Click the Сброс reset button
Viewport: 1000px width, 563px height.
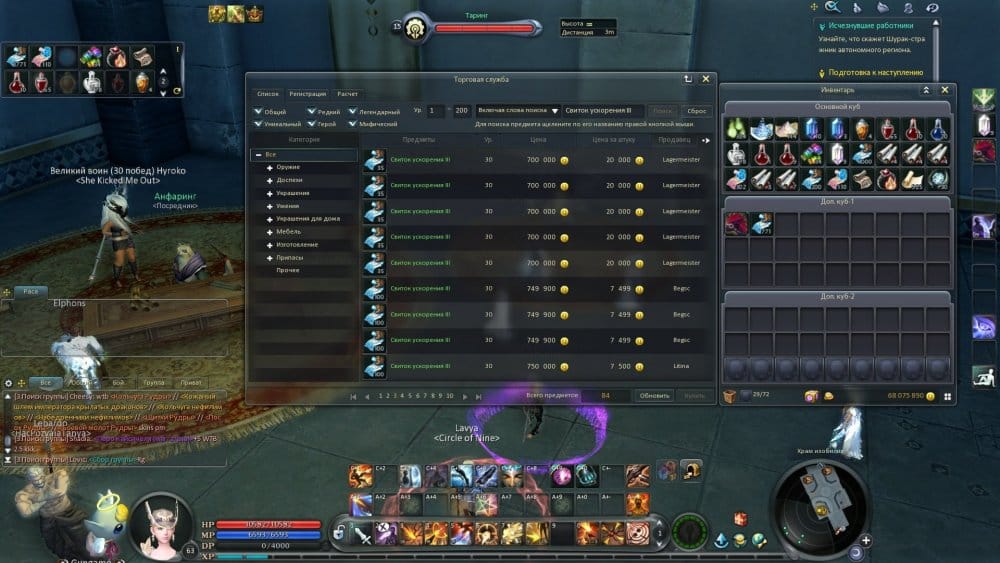(695, 111)
